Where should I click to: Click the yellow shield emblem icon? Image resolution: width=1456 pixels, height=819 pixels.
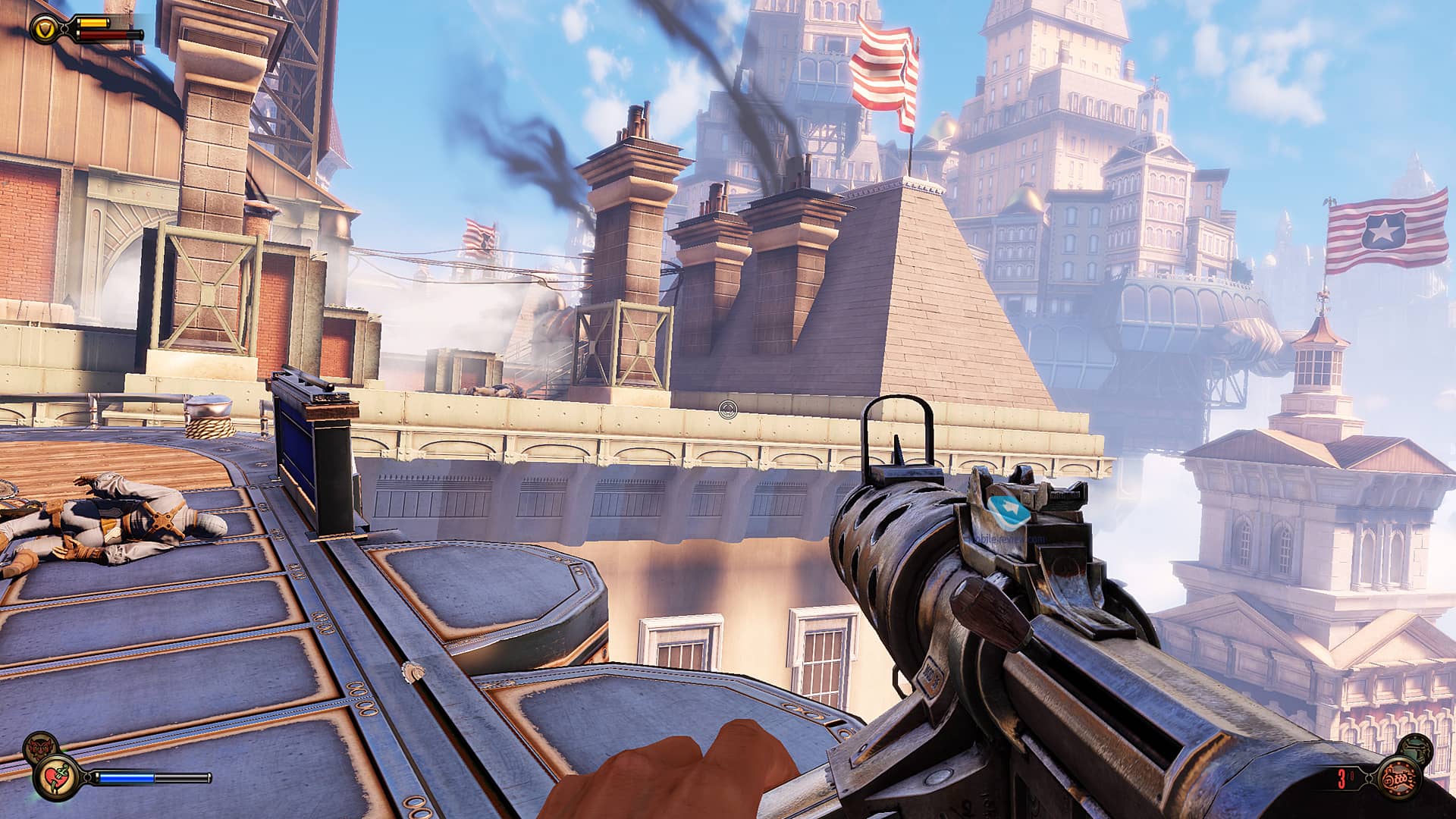click(42, 30)
